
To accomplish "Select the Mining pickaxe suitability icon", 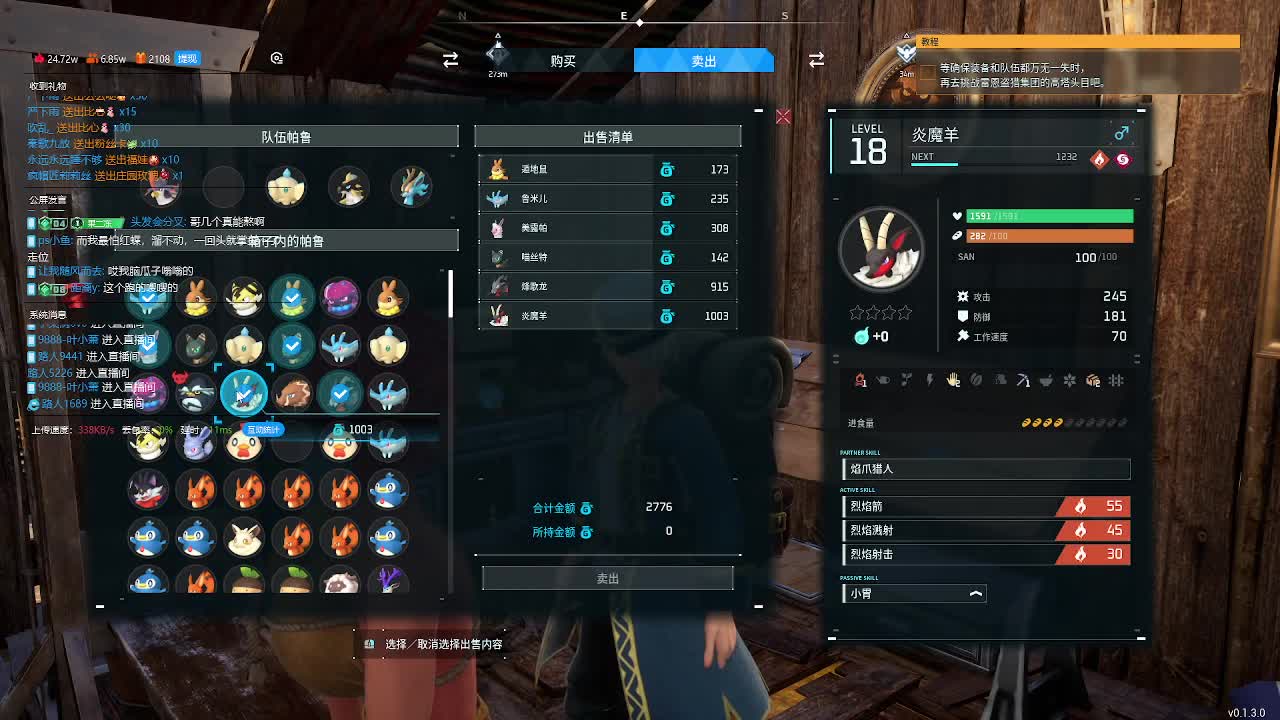I will [x=1022, y=381].
